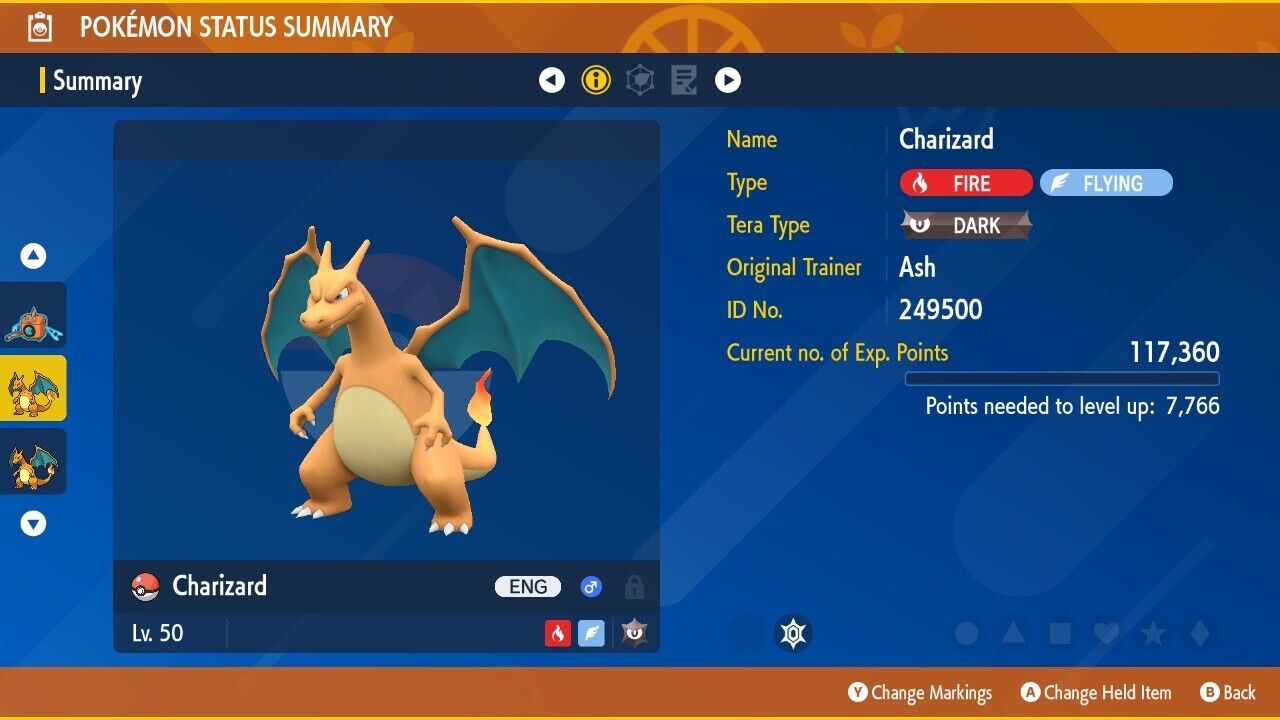This screenshot has width=1280, height=720.
Task: Click the highlighted mark icon under the exp bar
Action: [793, 633]
